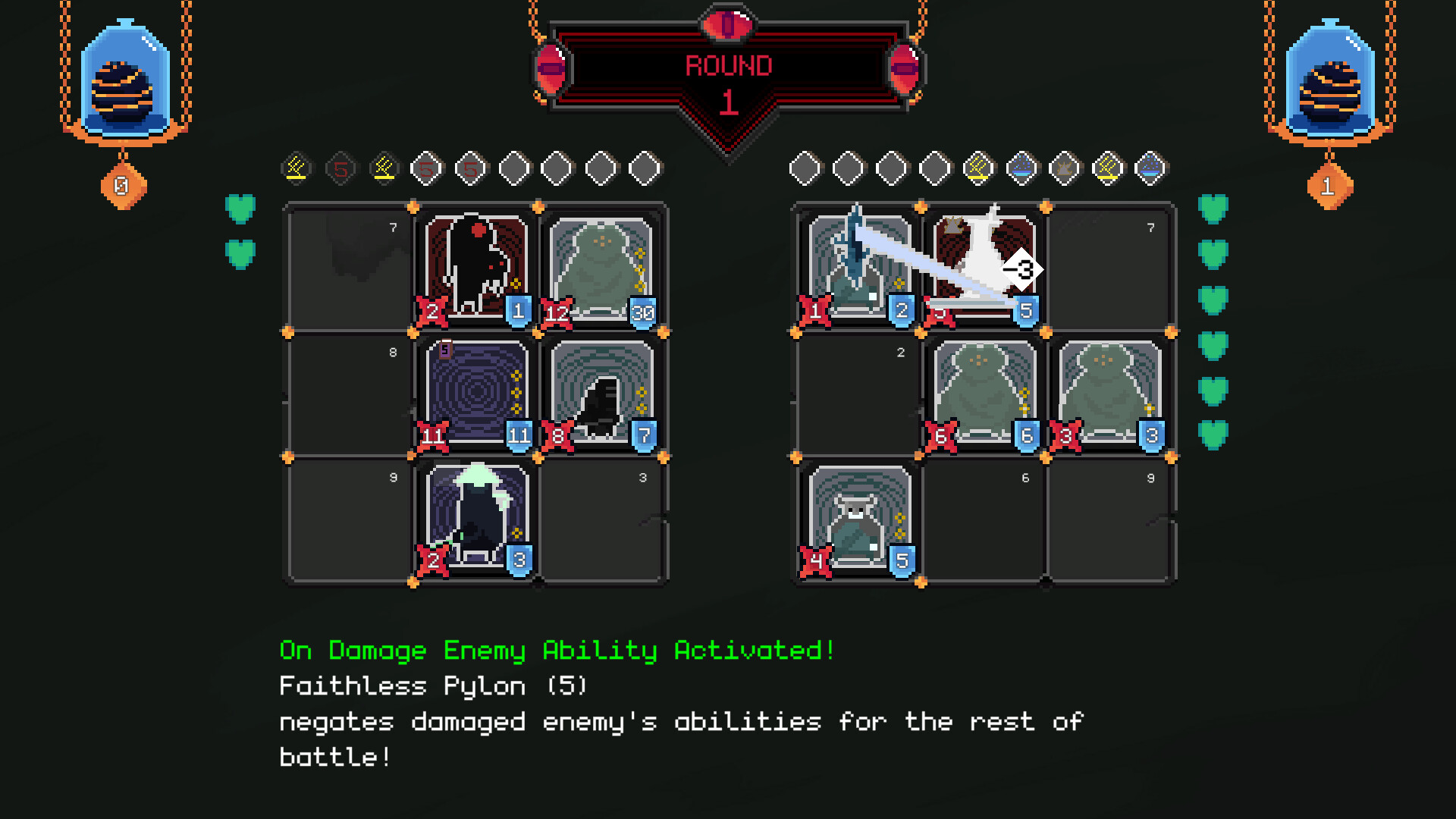Toggle the upper heart beside the left grid

240,206
